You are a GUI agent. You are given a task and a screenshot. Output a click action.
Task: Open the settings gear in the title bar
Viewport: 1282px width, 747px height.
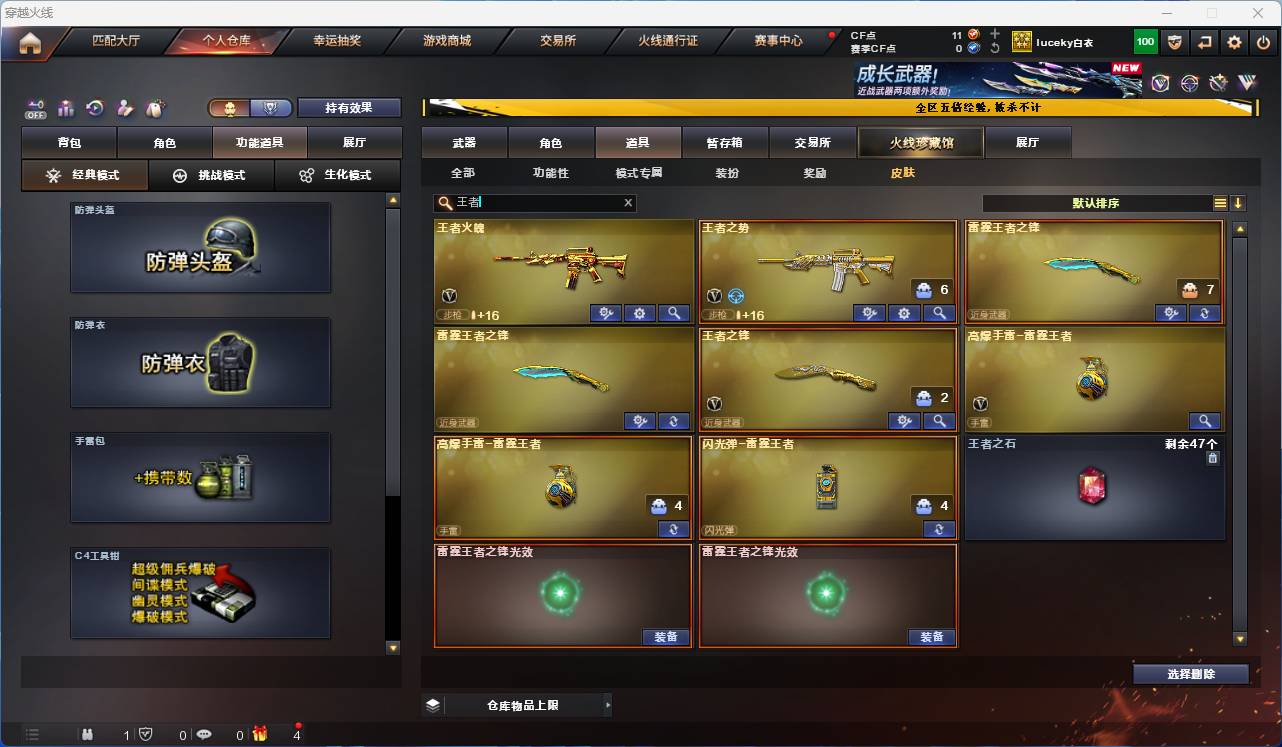[1234, 42]
